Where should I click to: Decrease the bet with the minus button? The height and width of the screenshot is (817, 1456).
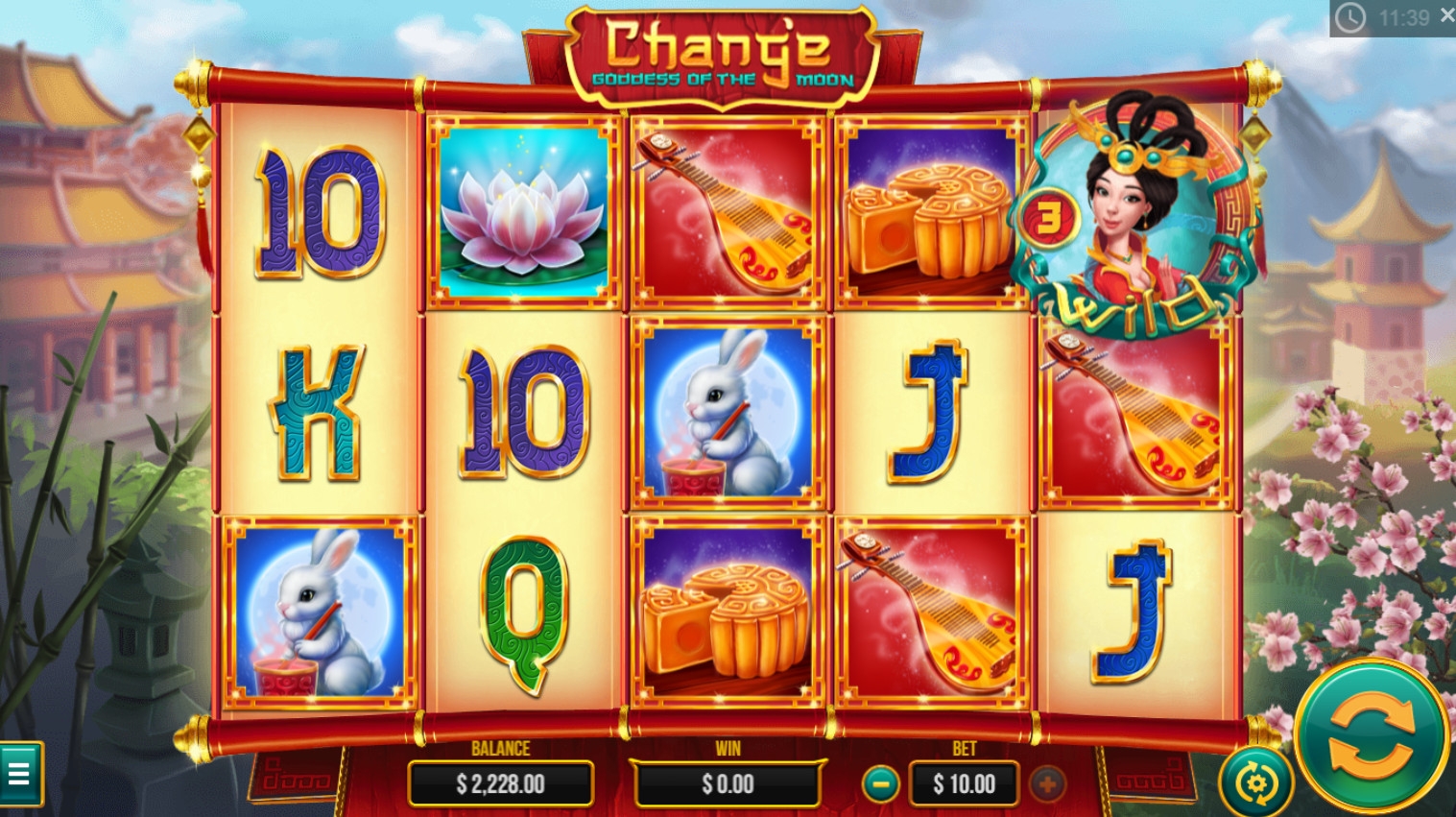[879, 783]
